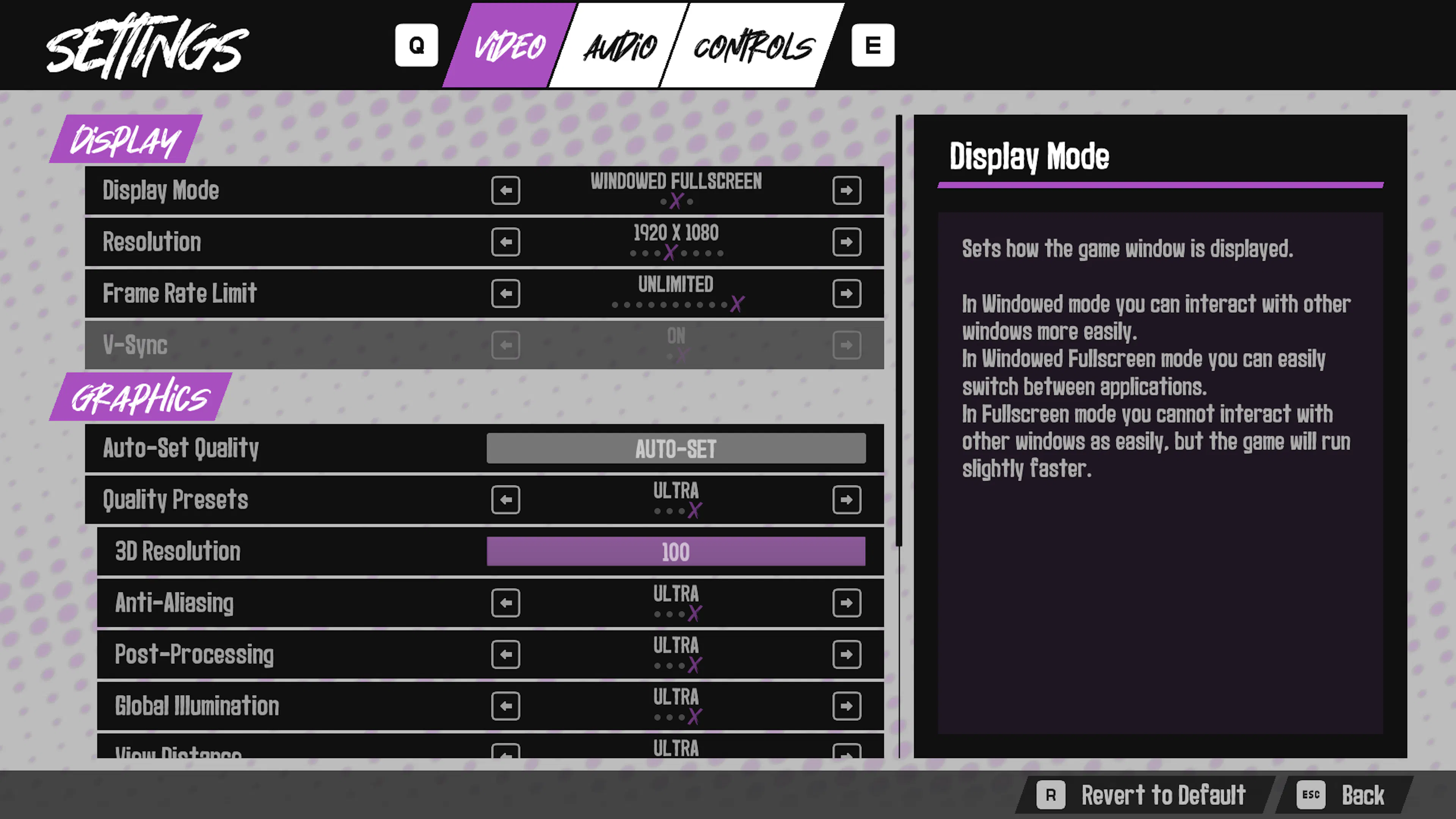The width and height of the screenshot is (1456, 819).
Task: Adjust the 3D Resolution slider
Action: 675,552
